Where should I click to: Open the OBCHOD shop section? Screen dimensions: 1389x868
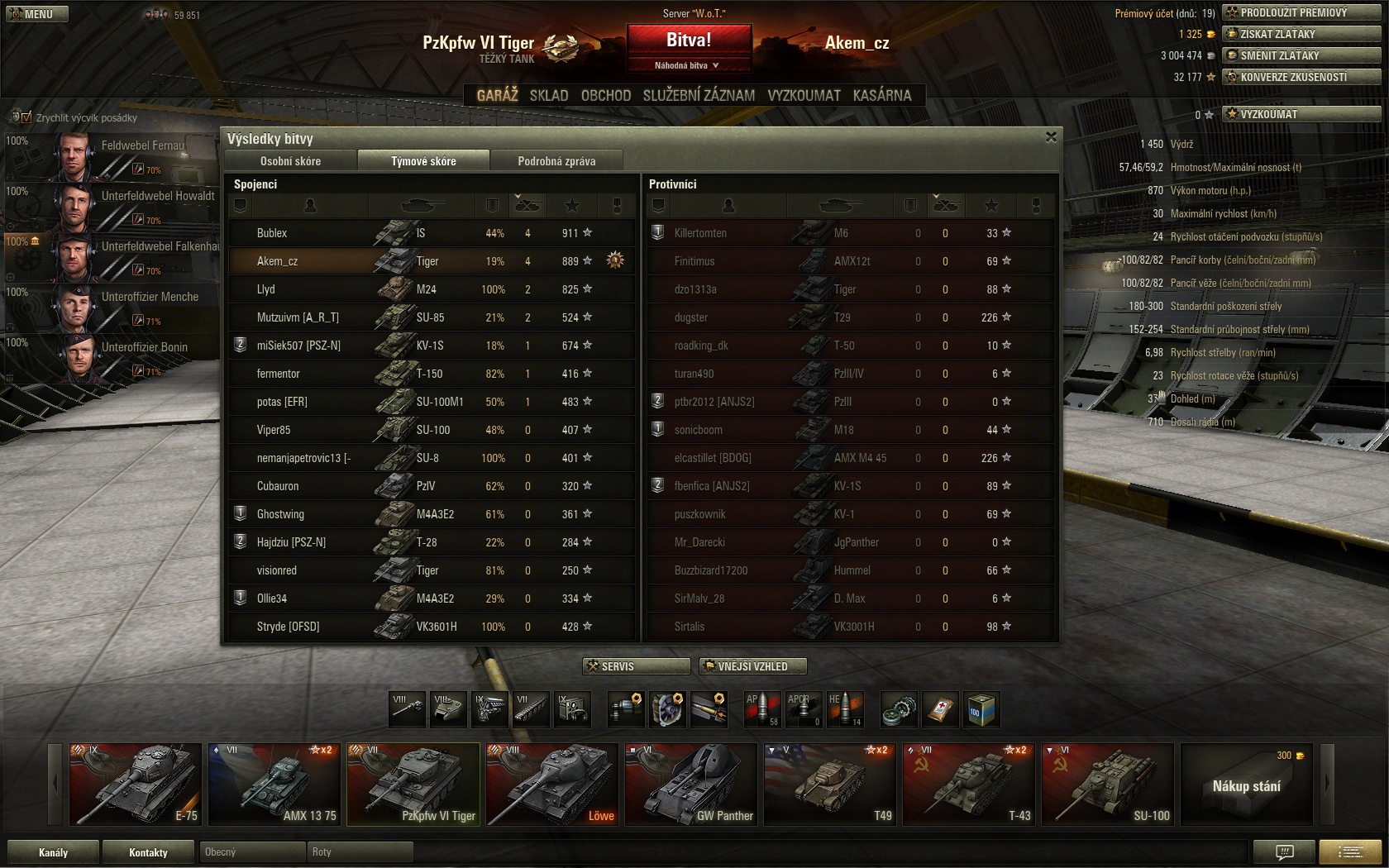(606, 95)
